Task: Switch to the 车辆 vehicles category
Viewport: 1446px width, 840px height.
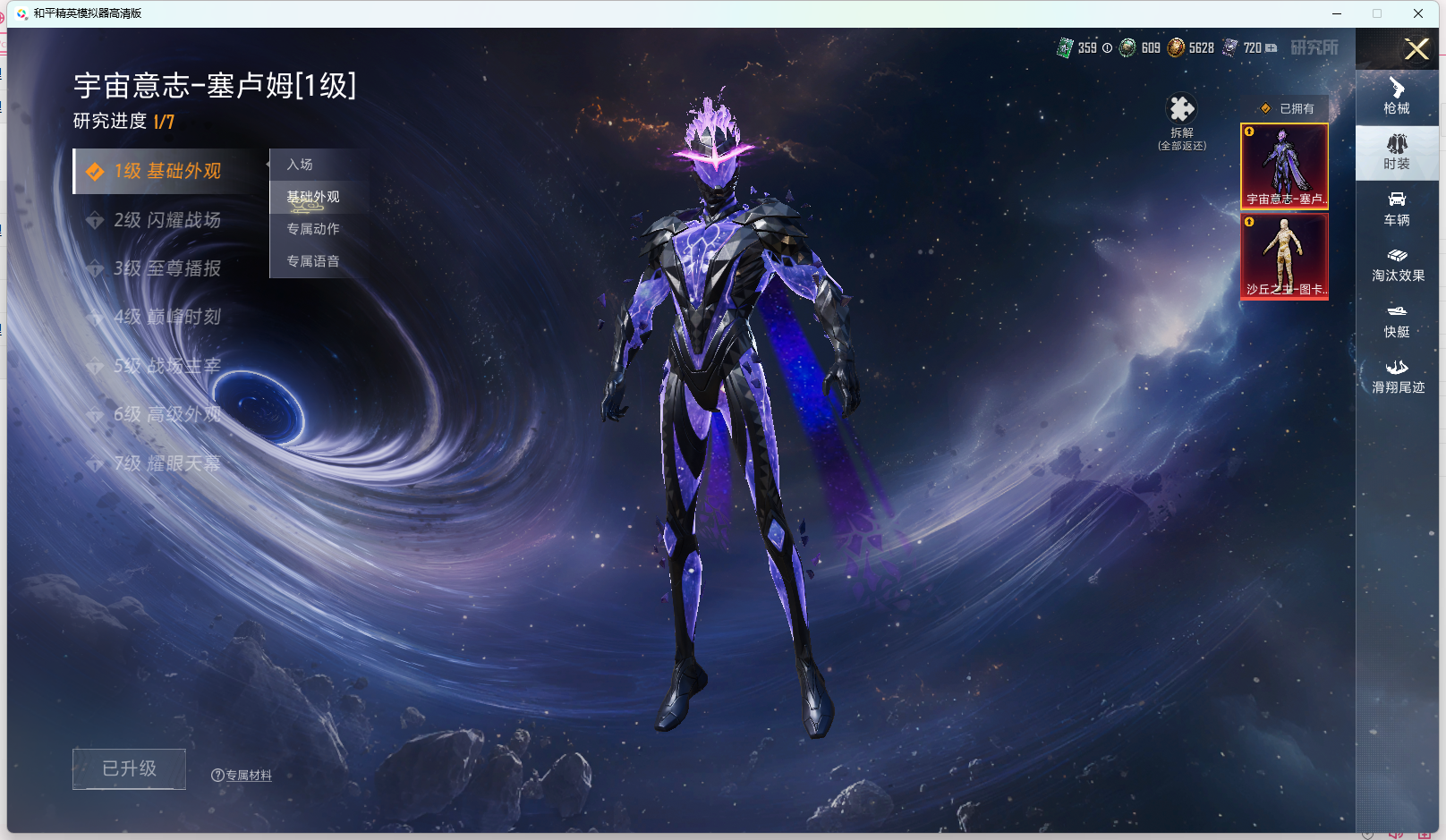Action: point(1397,208)
